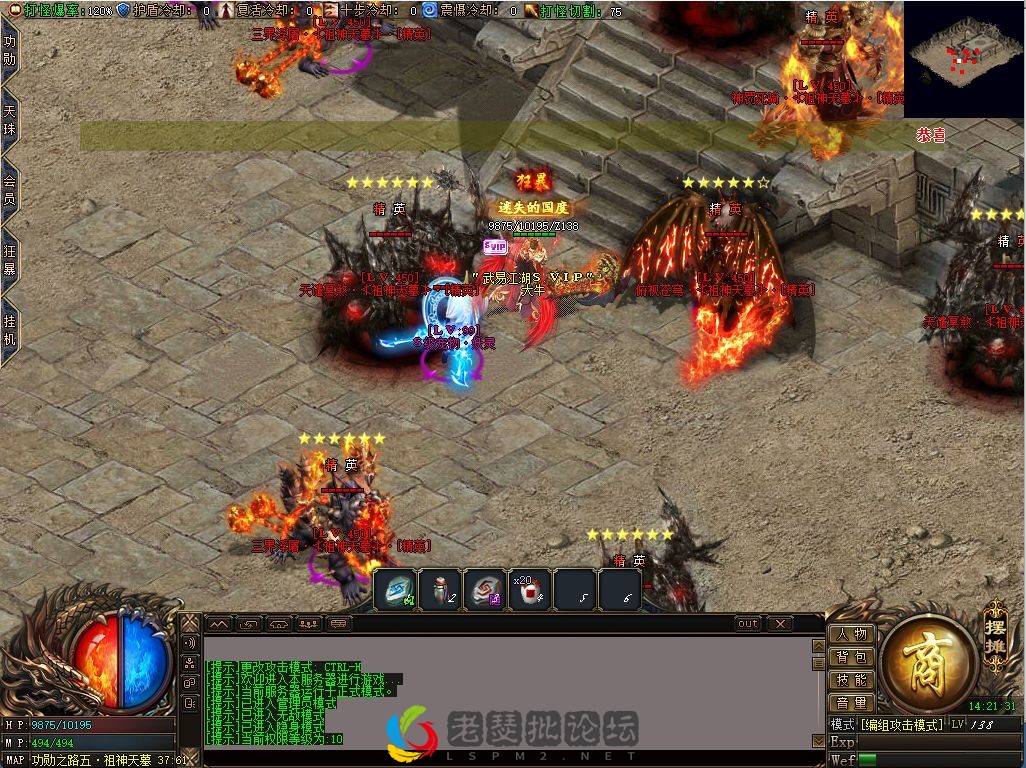Use the blue scroll in hotbar slot one
Viewport: 1026px width, 768px height.
(398, 590)
